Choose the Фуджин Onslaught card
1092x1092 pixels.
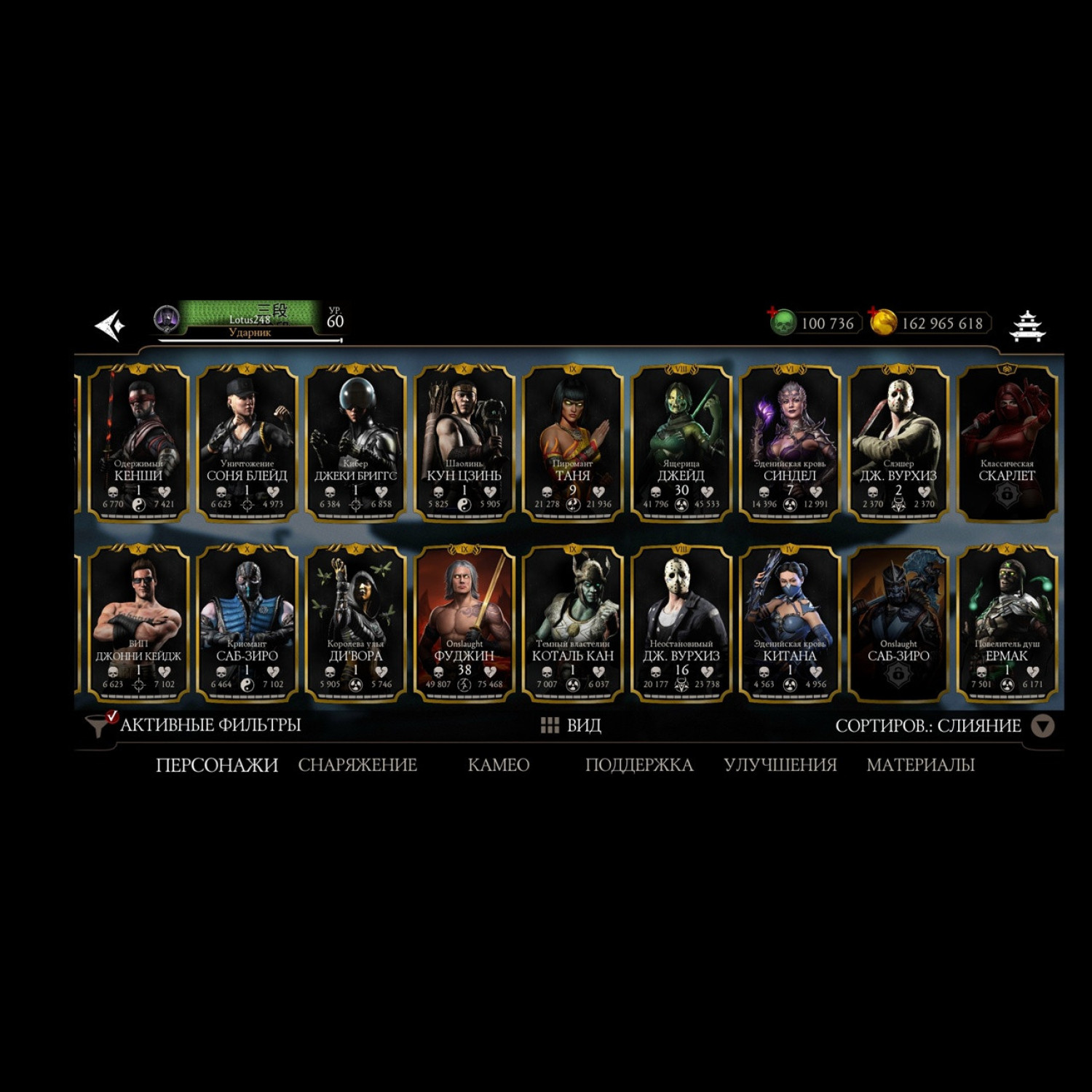(x=464, y=623)
